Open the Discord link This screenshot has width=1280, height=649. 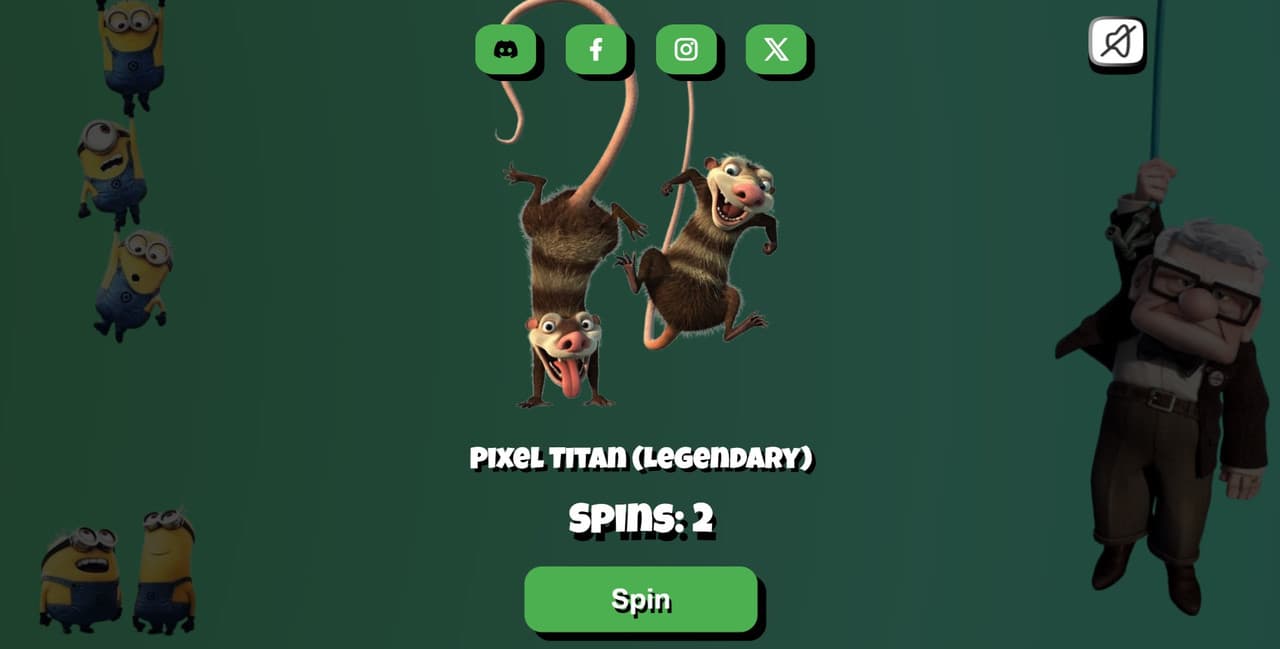click(x=505, y=49)
